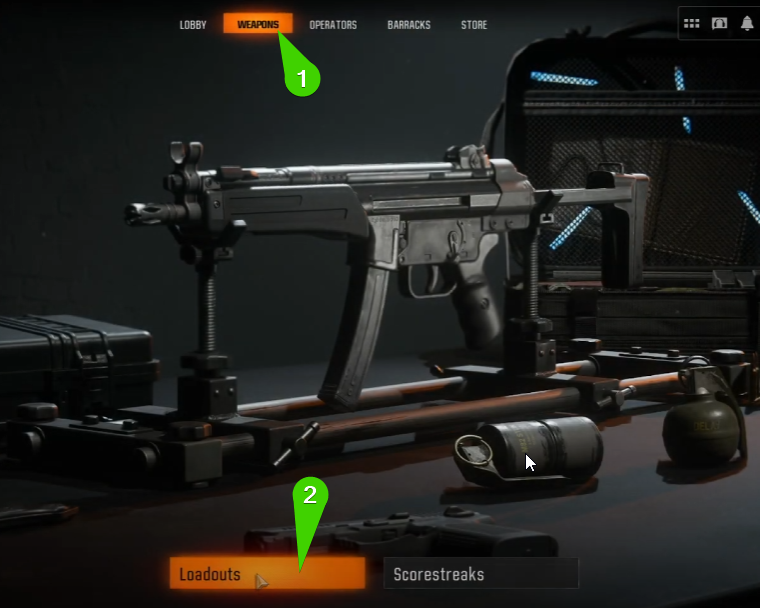This screenshot has width=760, height=608.
Task: Select the Weapons tab
Action: click(258, 25)
